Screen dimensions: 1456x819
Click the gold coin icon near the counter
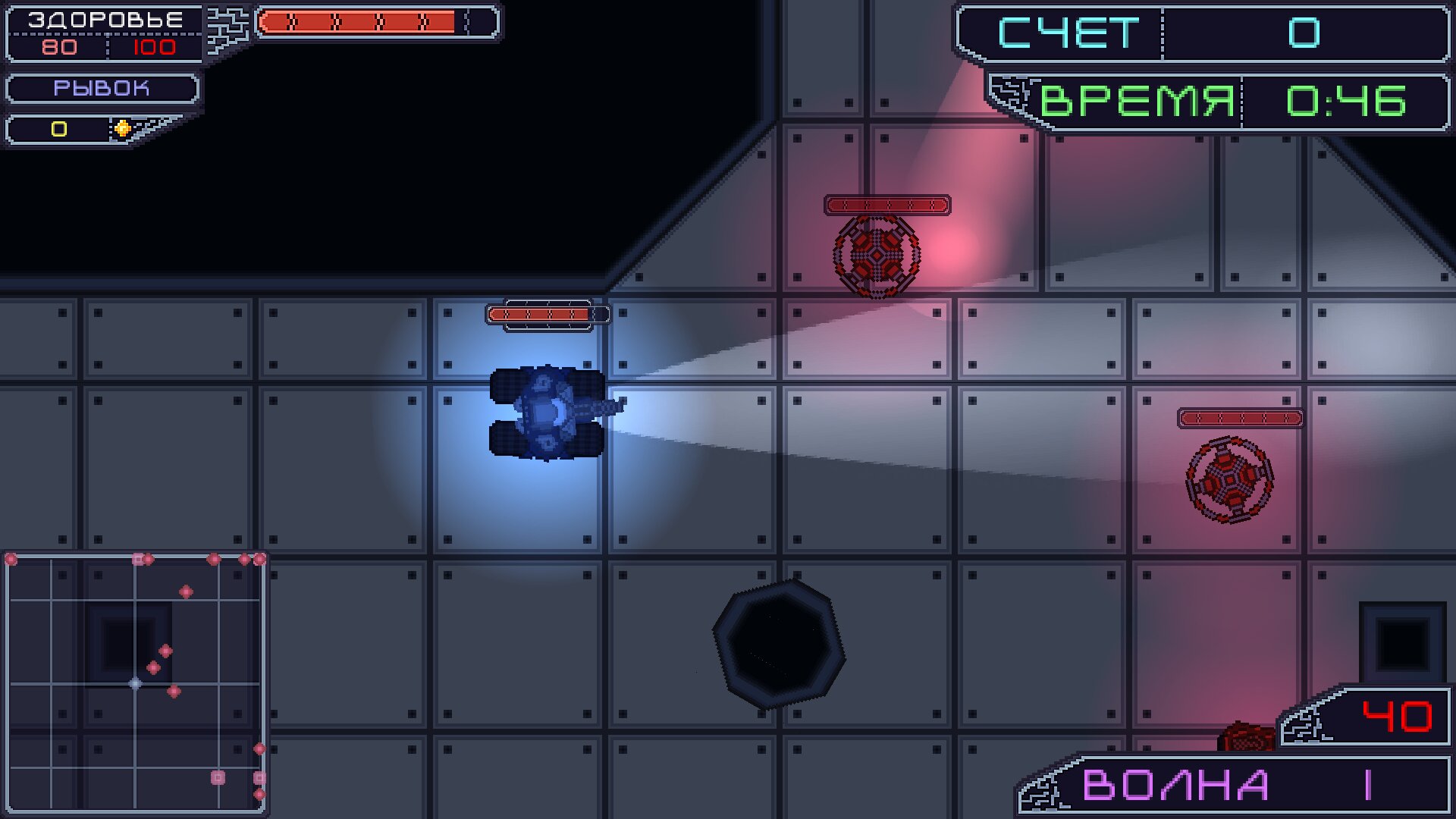tap(121, 129)
